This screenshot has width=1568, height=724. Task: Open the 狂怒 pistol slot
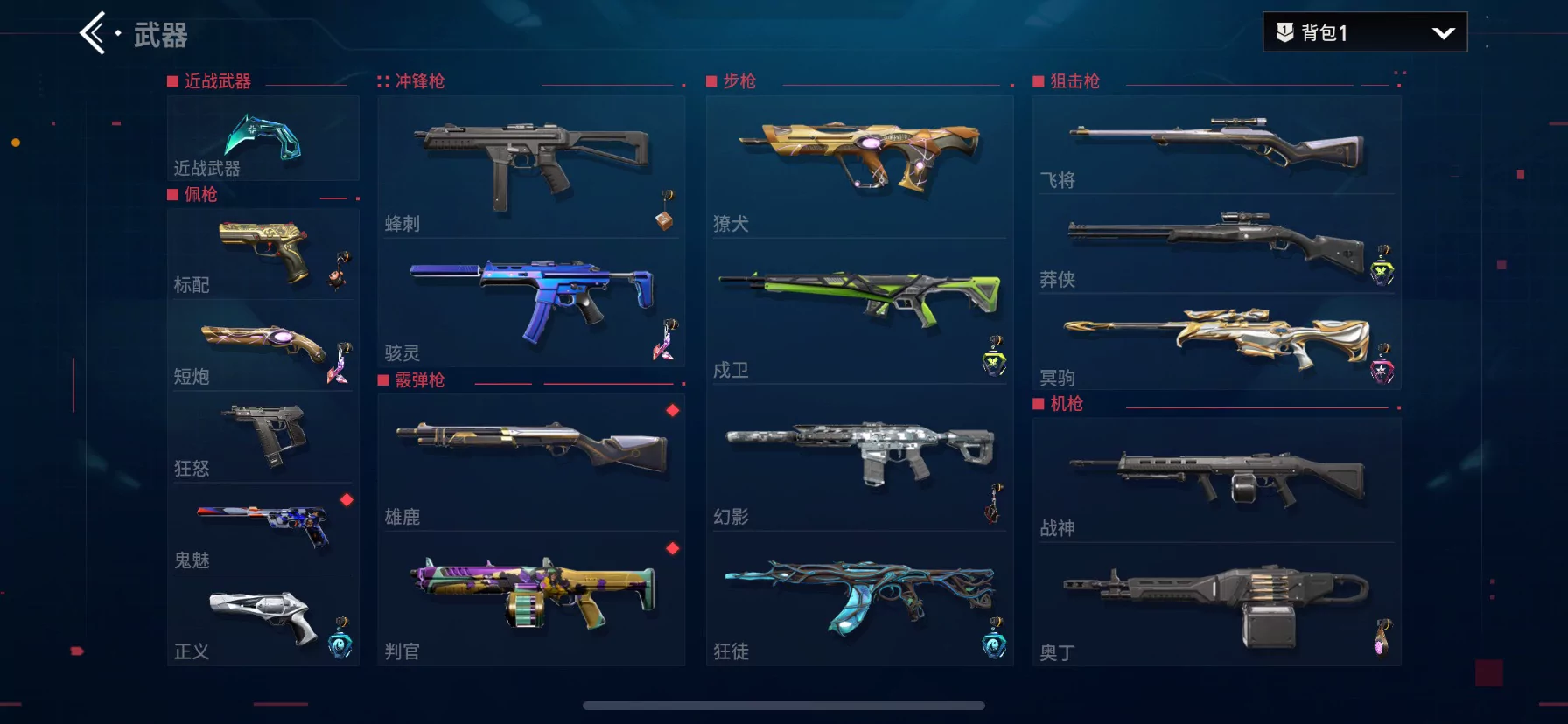click(x=262, y=437)
